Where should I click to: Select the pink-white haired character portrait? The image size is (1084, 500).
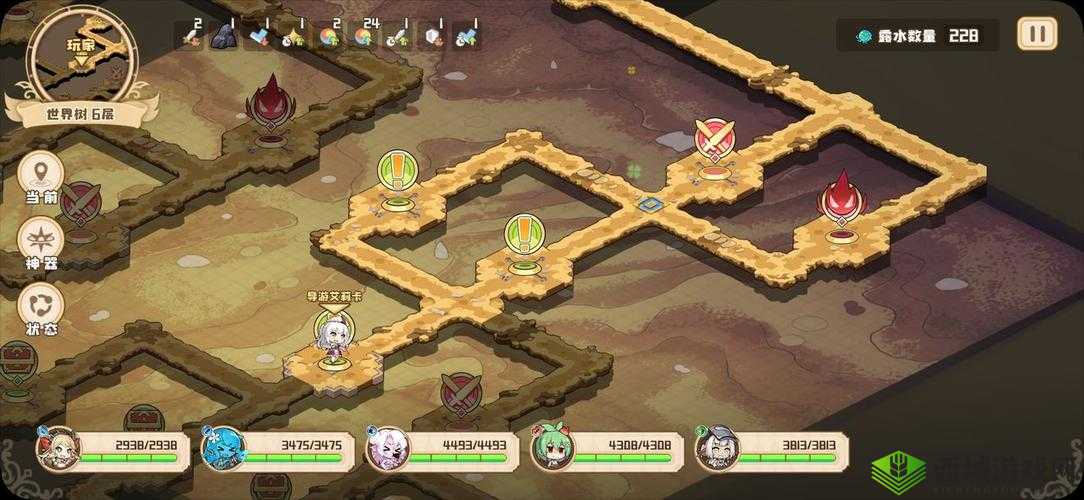(x=384, y=447)
